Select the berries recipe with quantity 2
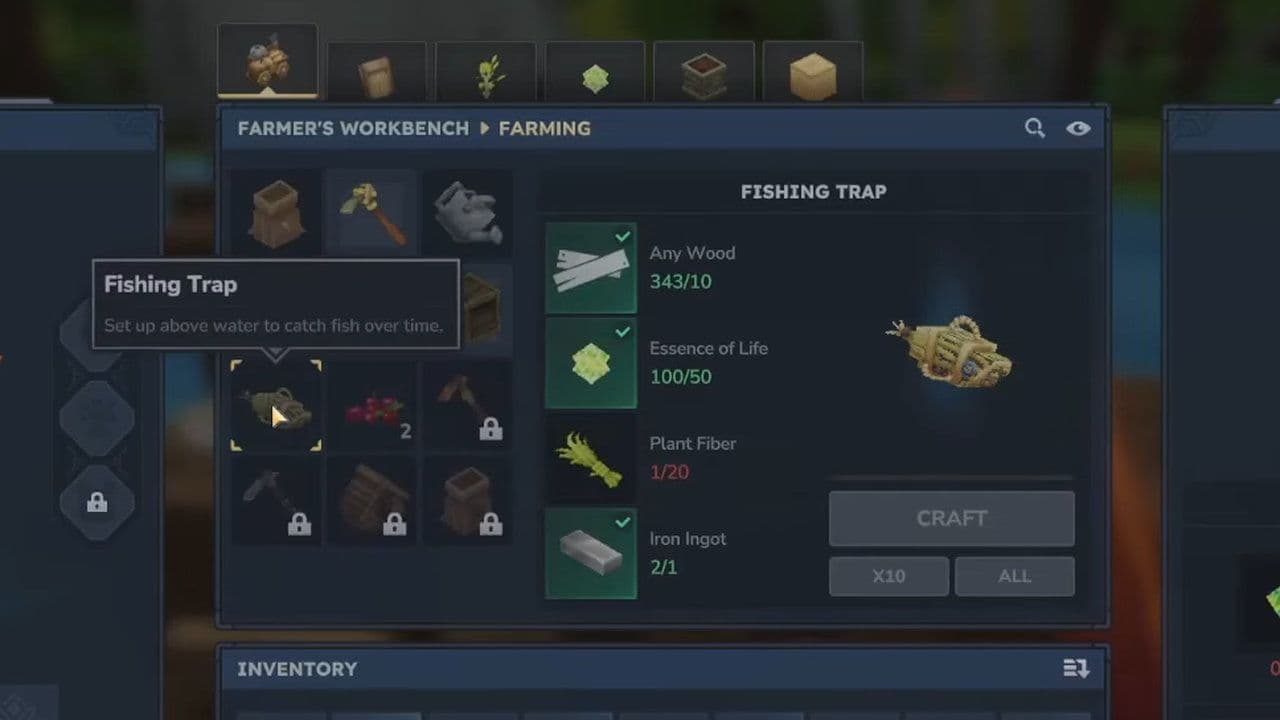This screenshot has width=1280, height=720. (371, 408)
